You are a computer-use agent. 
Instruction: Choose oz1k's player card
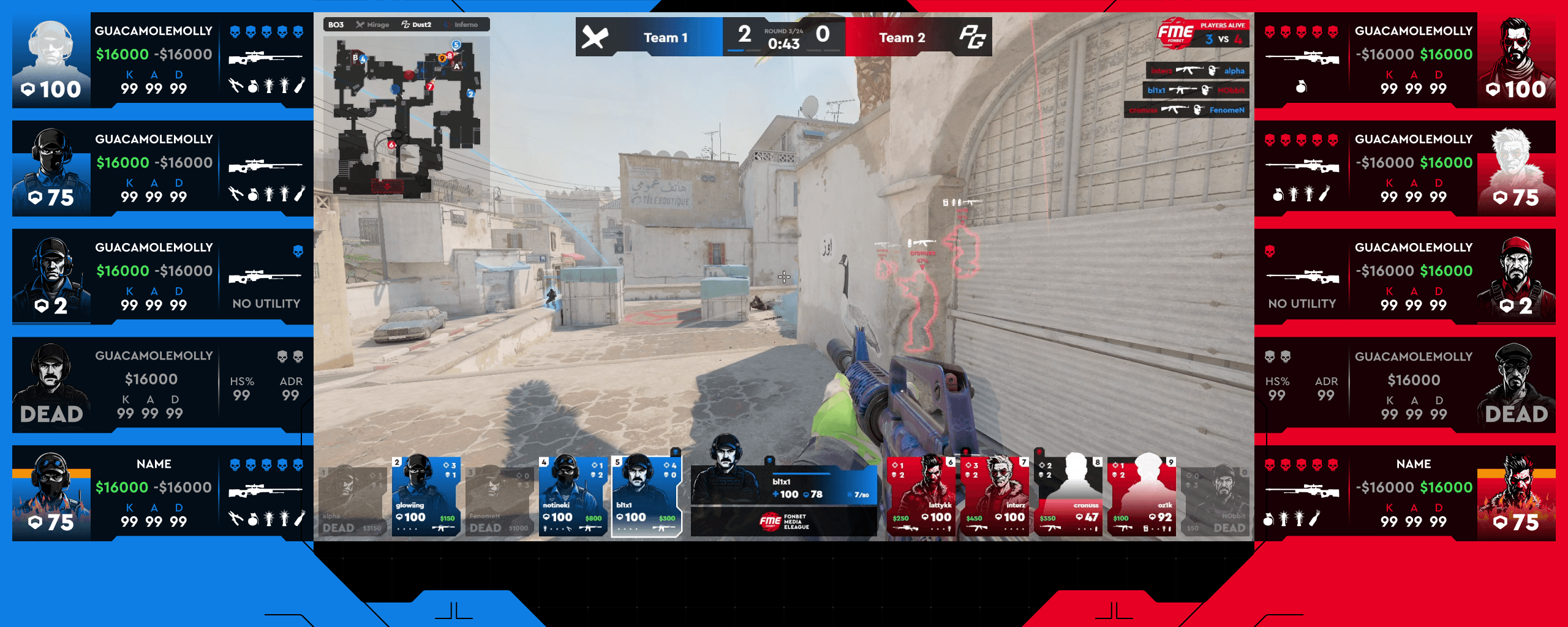pyautogui.click(x=1141, y=497)
